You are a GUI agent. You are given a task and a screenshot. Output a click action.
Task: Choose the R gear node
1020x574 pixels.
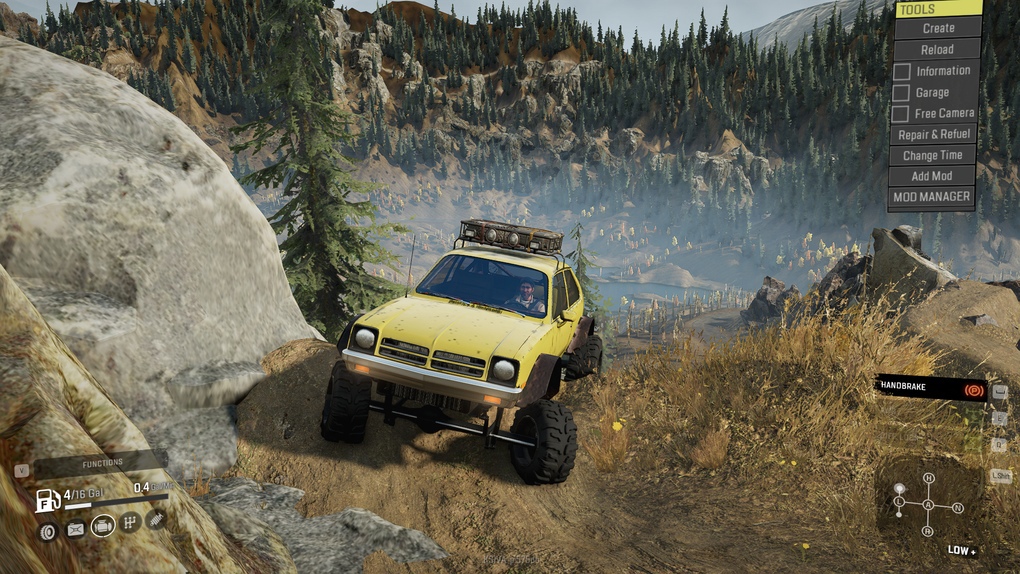928,531
